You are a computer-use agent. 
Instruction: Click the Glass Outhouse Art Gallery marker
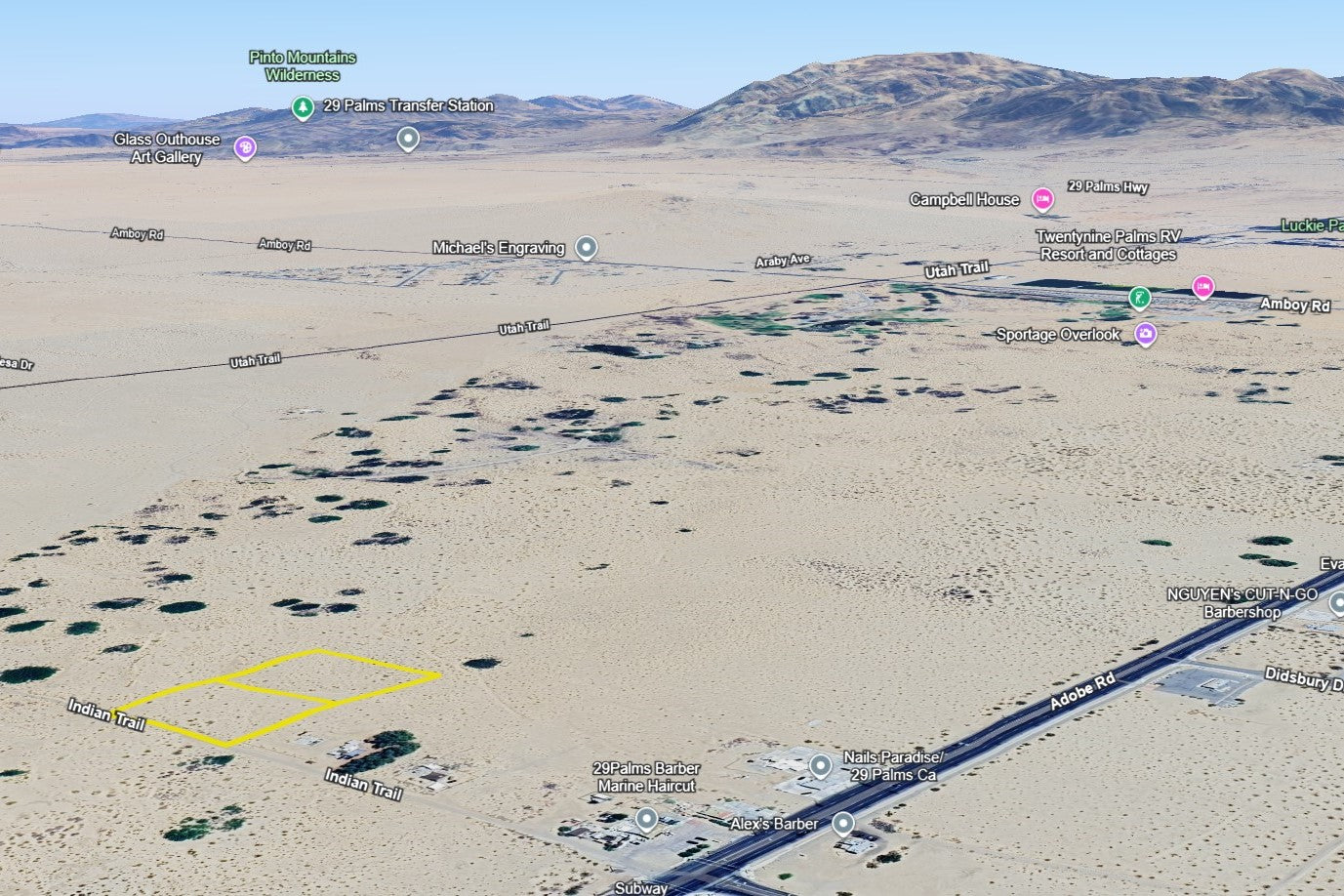tap(246, 147)
